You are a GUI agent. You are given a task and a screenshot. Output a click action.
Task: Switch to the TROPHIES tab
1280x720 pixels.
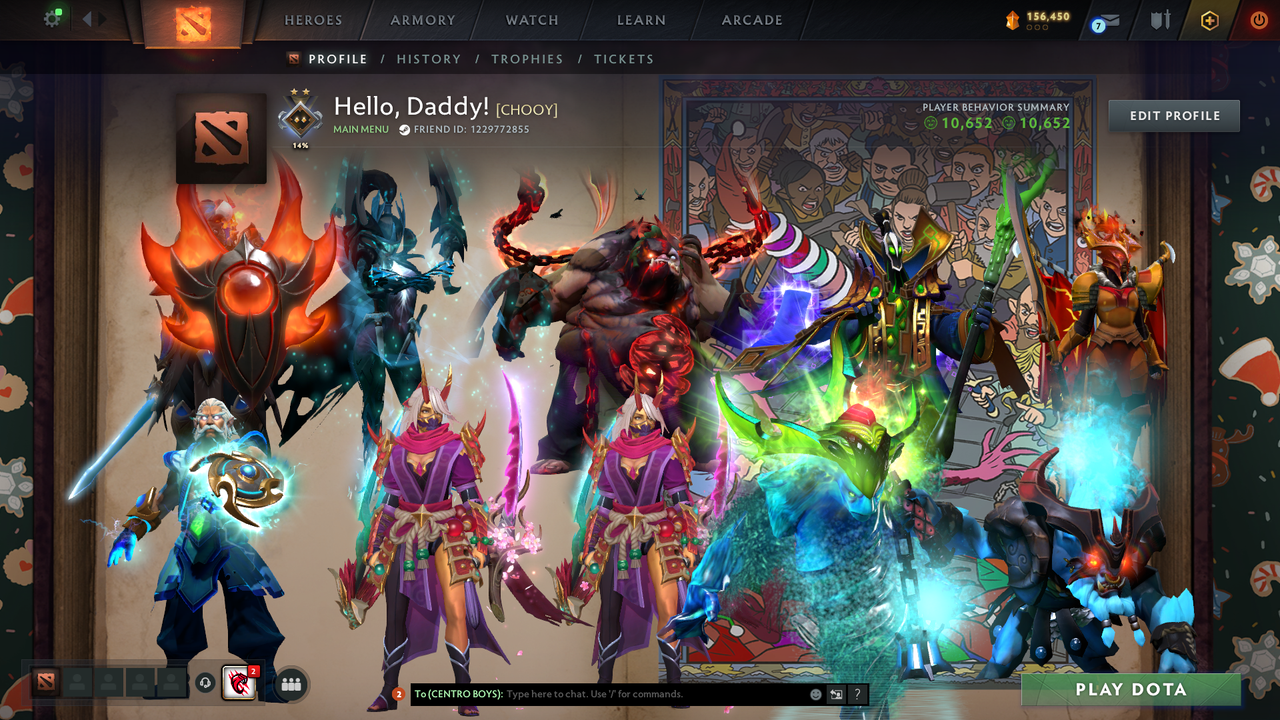(527, 59)
